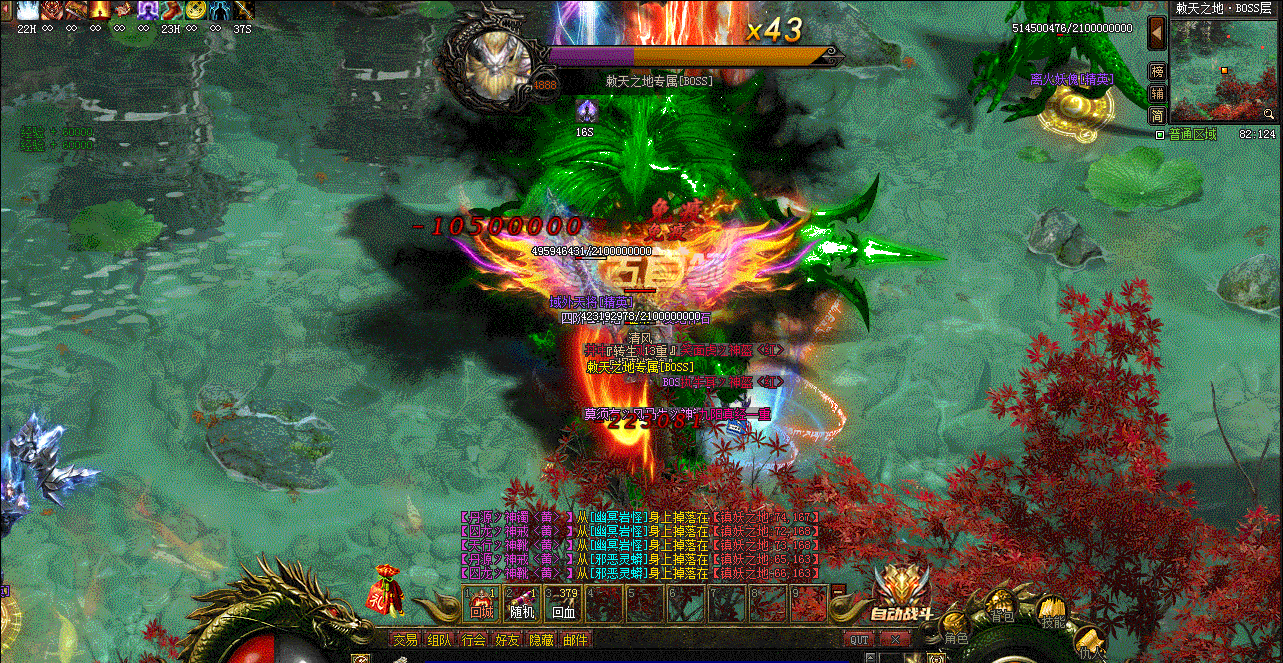Screen dimensions: 1283x663
Task: Open the 邮件 mail panel
Action: (575, 640)
